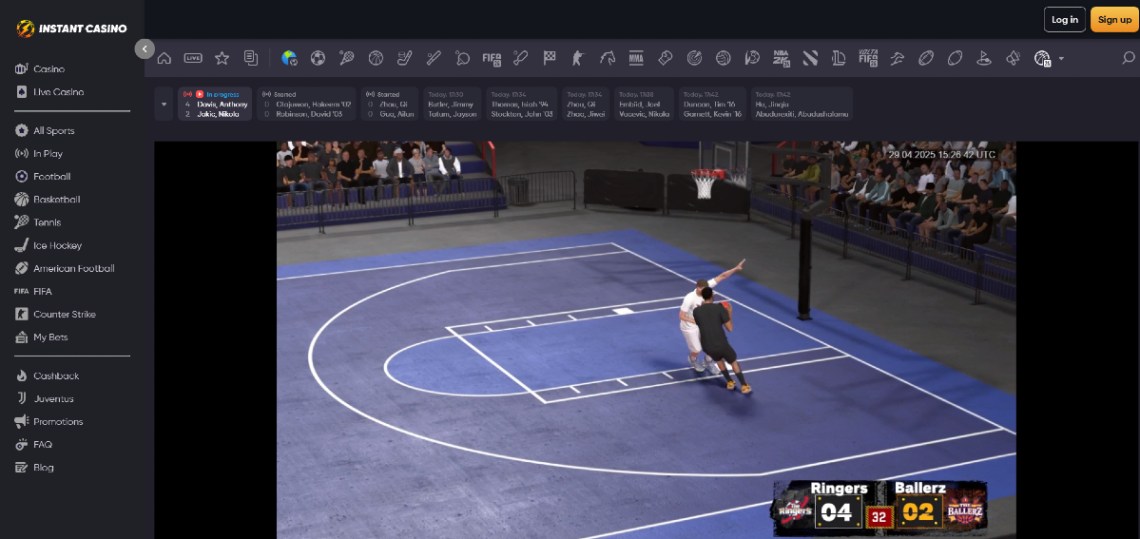Click the Log in button
This screenshot has height=539, width=1140.
1065,20
